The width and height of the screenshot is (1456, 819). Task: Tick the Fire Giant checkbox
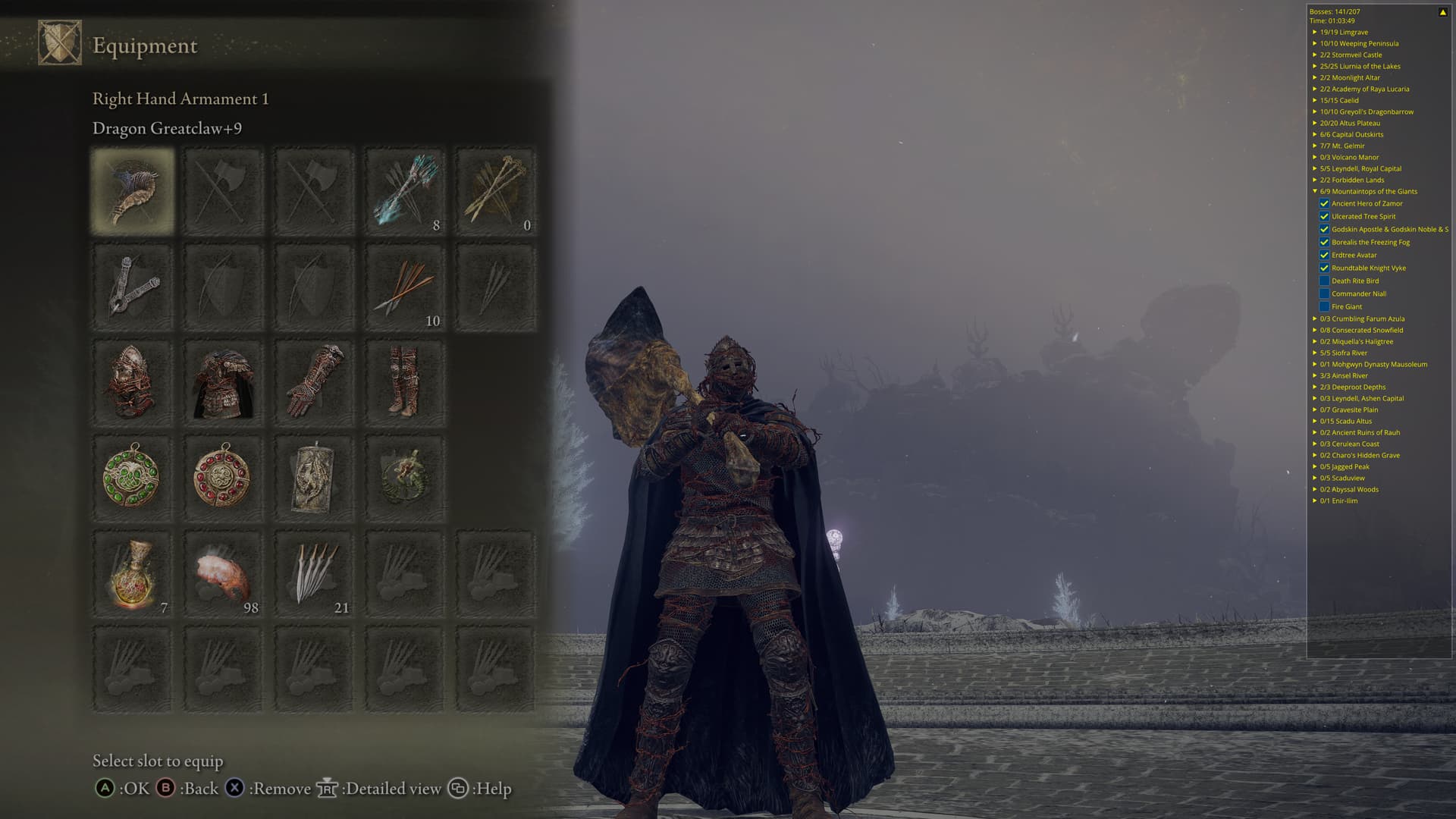(1324, 306)
